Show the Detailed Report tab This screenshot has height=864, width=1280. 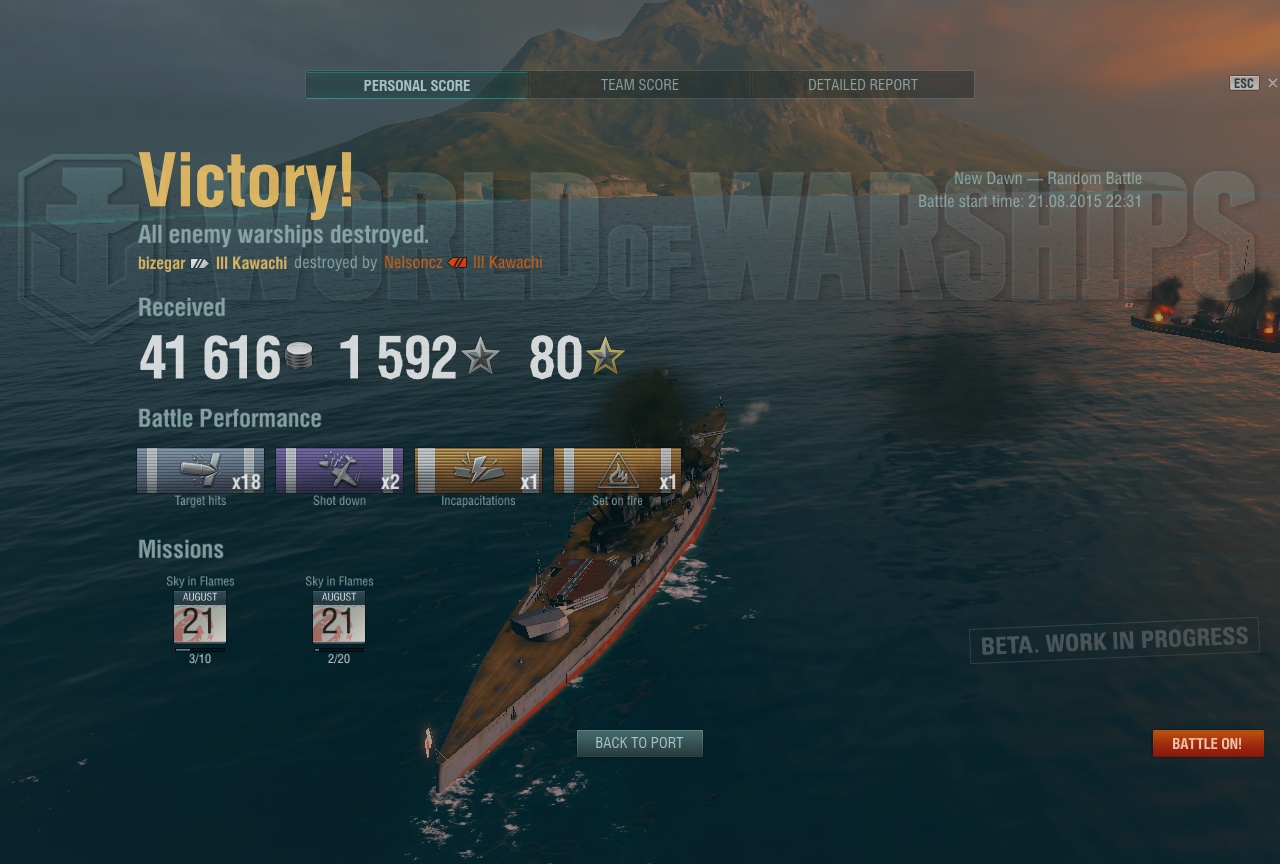click(862, 85)
